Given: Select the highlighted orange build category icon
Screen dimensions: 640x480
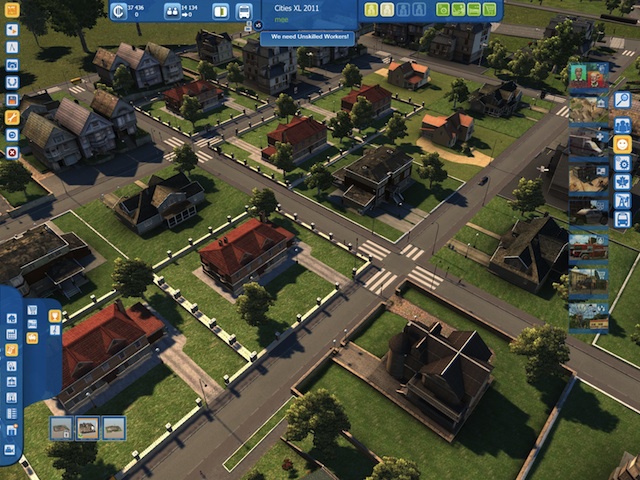Looking at the screenshot, I should point(12,351).
